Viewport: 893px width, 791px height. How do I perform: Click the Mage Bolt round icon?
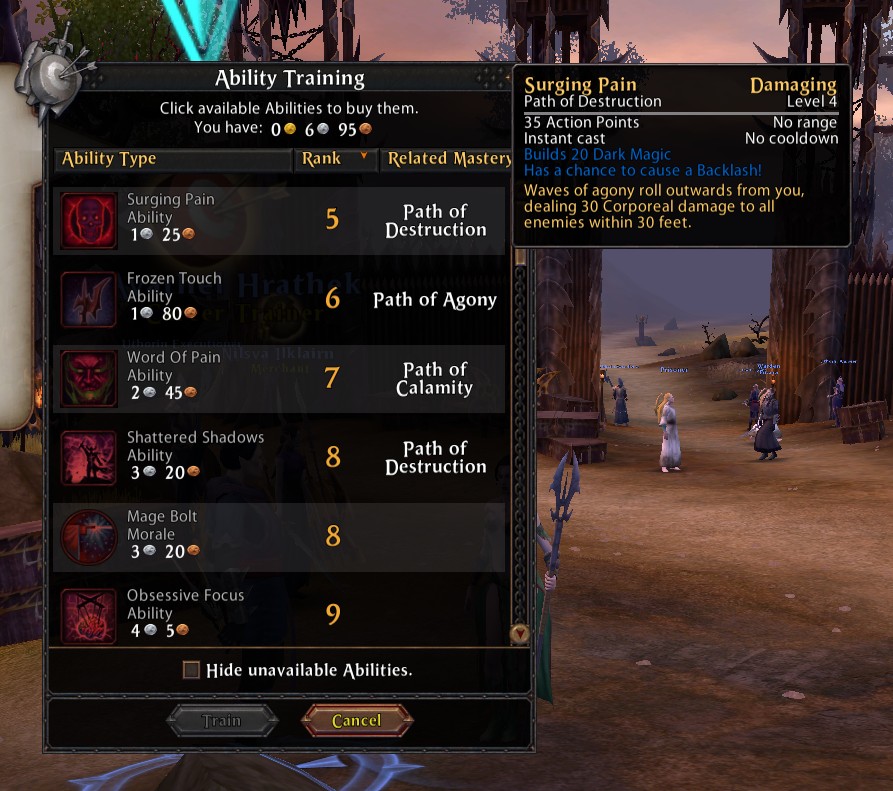click(89, 536)
